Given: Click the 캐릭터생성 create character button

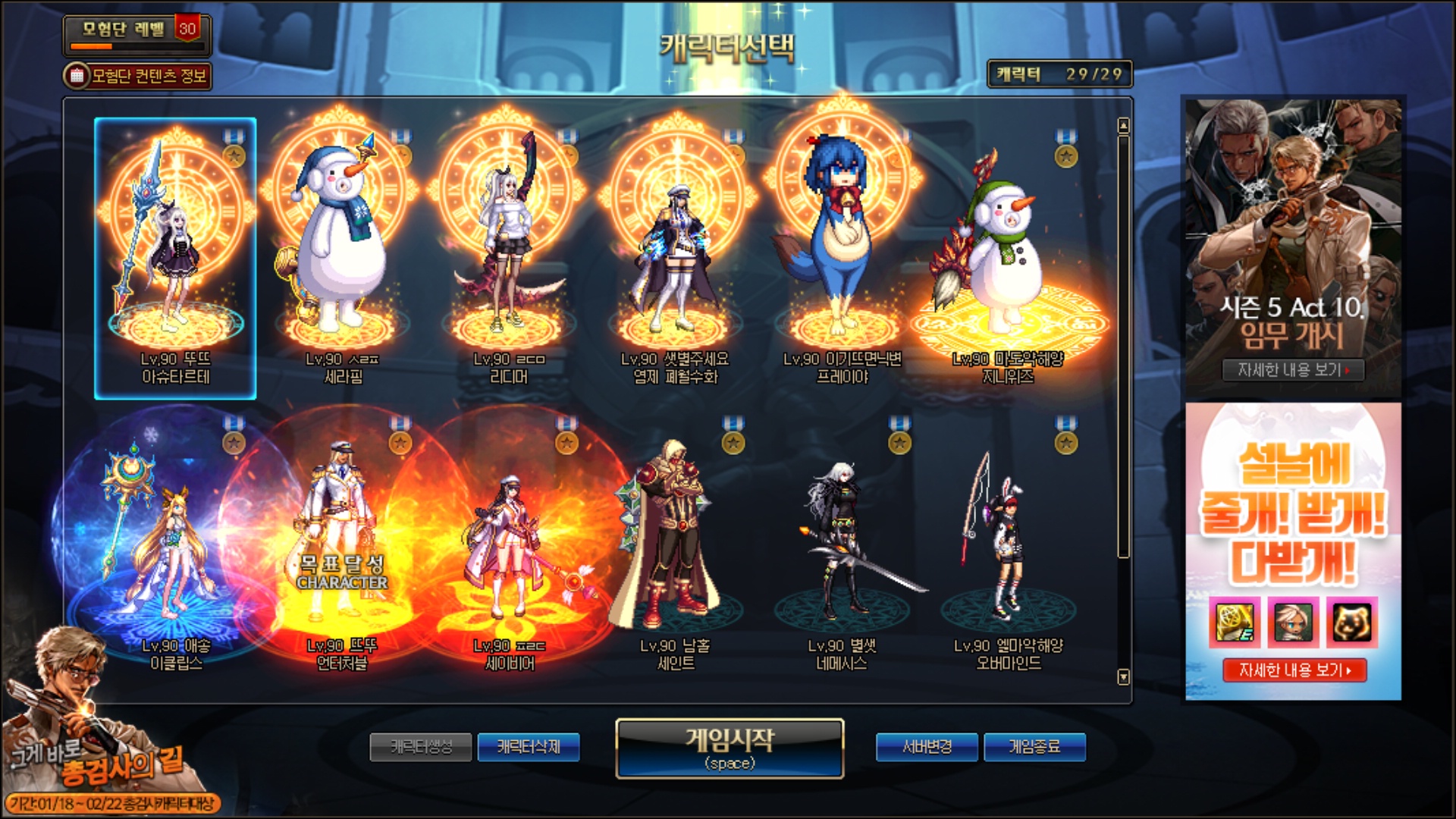Looking at the screenshot, I should coord(421,747).
